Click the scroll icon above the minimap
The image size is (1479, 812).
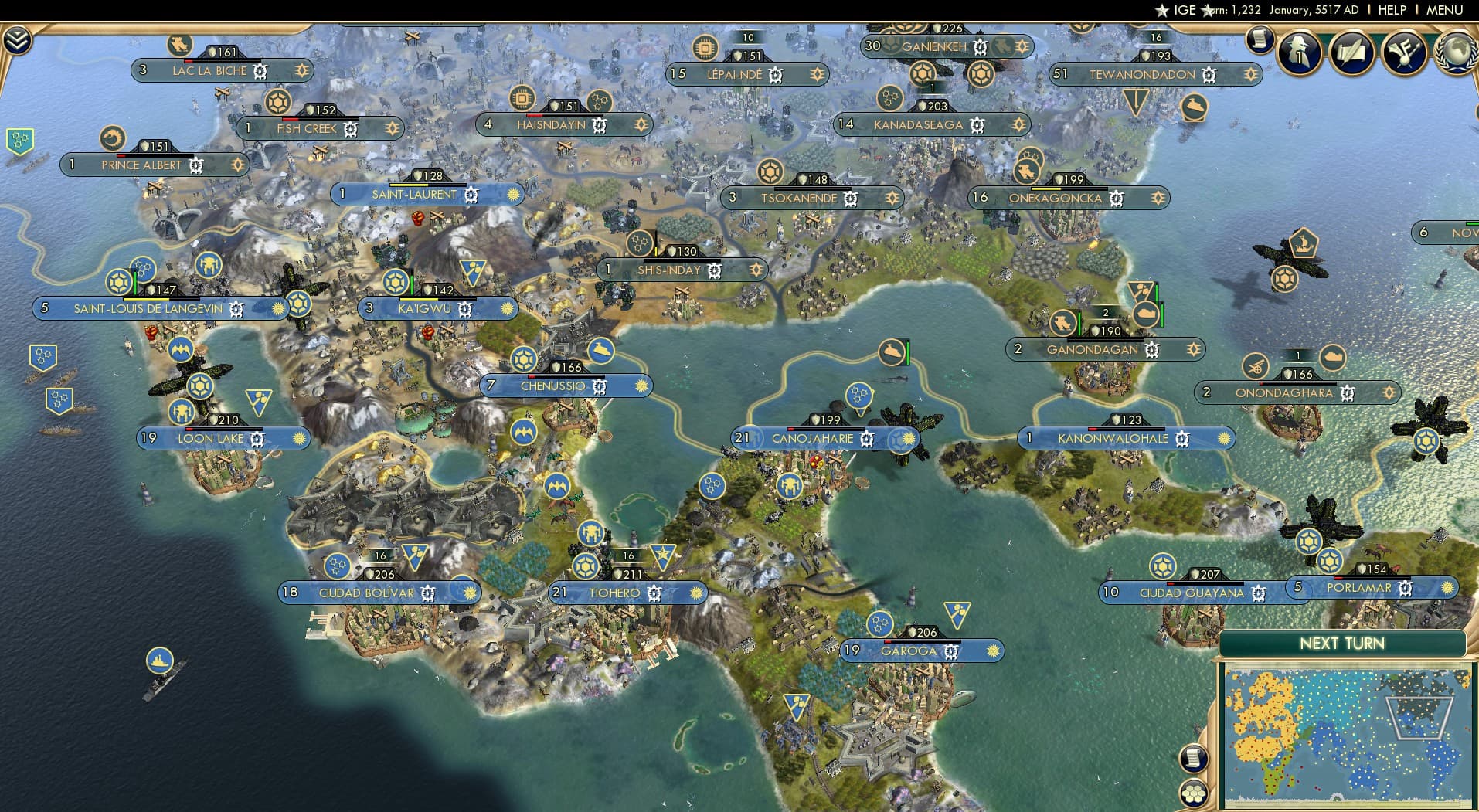tap(1193, 759)
